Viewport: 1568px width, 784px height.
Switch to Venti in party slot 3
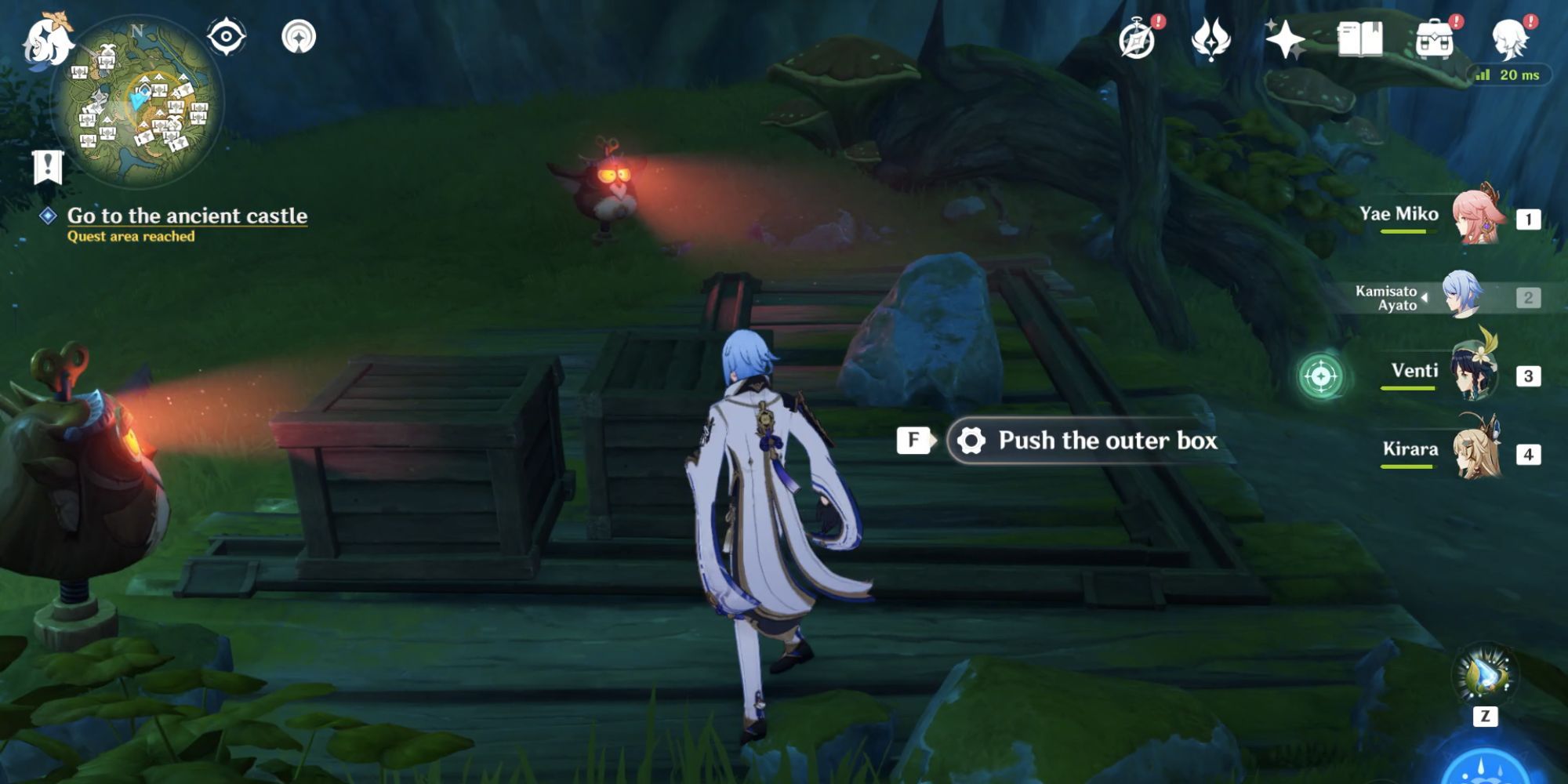coord(1472,372)
